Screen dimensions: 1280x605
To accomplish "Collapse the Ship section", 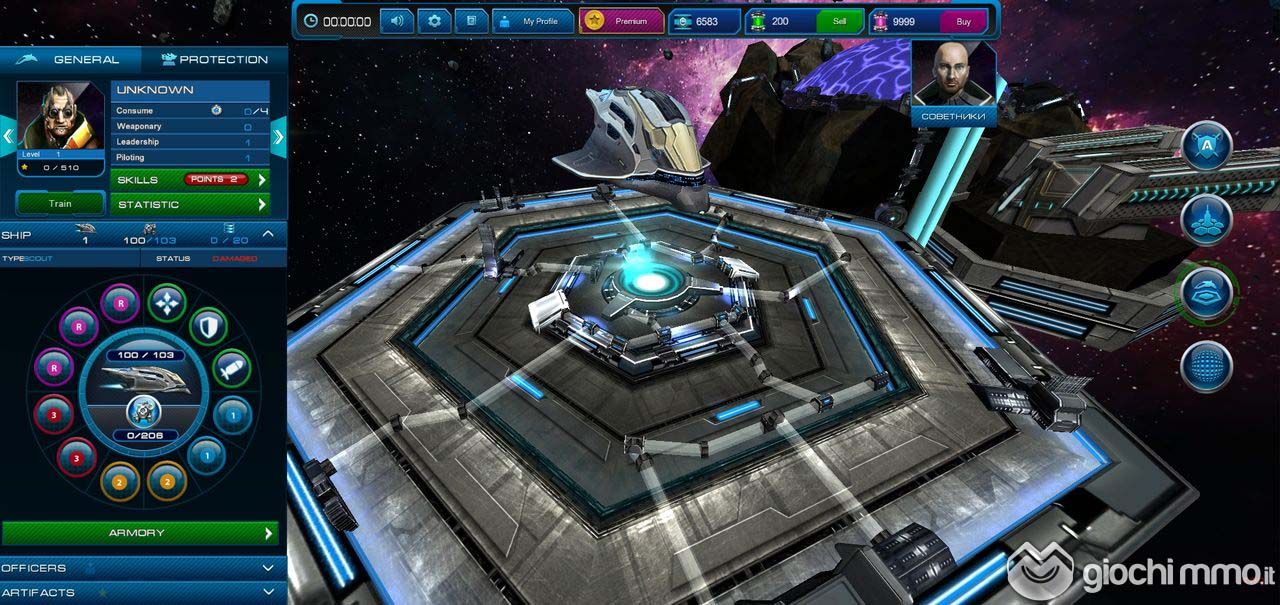I will point(268,234).
